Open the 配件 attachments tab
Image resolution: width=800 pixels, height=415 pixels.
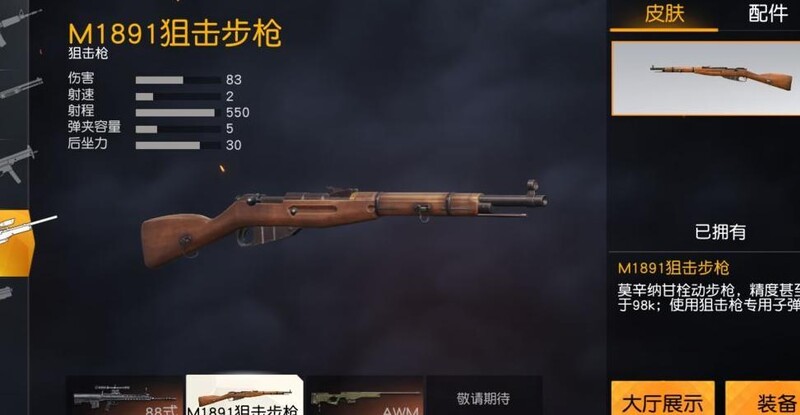coord(768,14)
